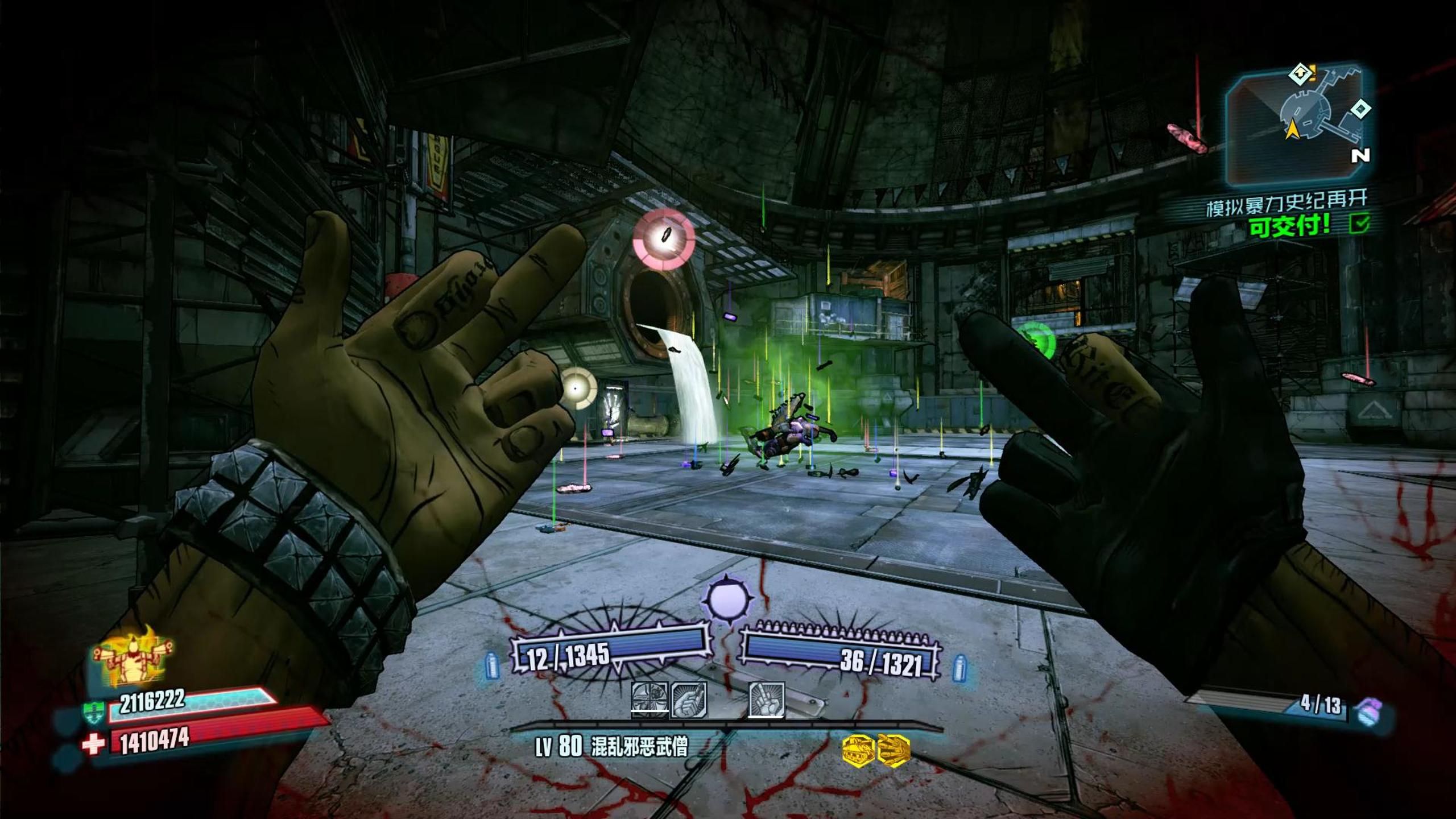Screen dimensions: 1456x819
Task: Click the gold bullets badge icon
Action: coord(894,750)
